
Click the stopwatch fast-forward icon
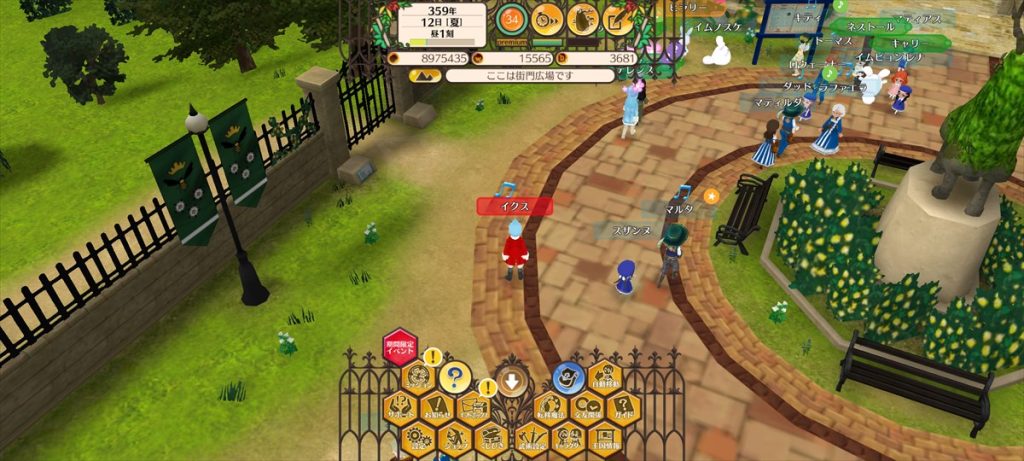547,18
